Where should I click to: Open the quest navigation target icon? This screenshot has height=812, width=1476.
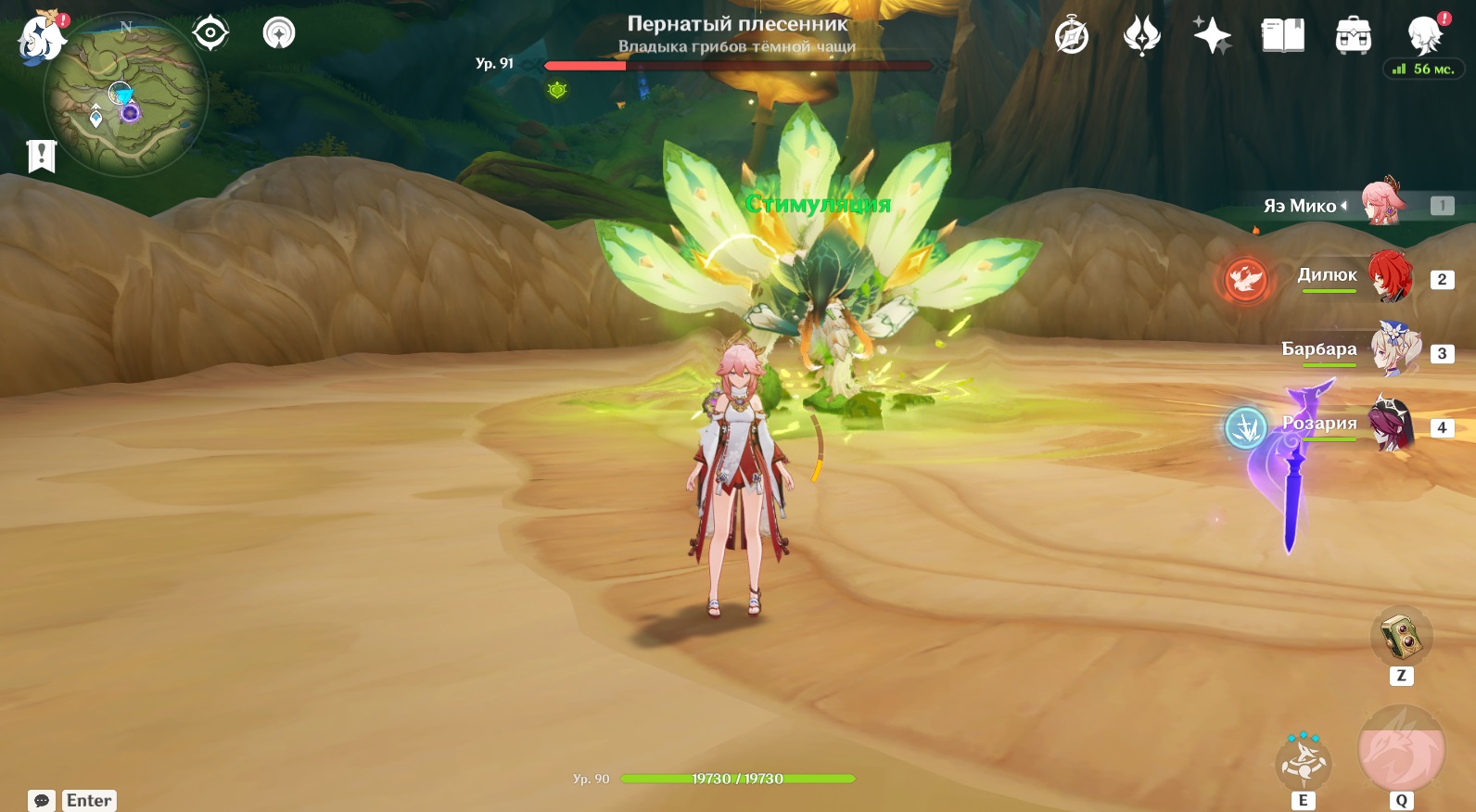[x=210, y=33]
